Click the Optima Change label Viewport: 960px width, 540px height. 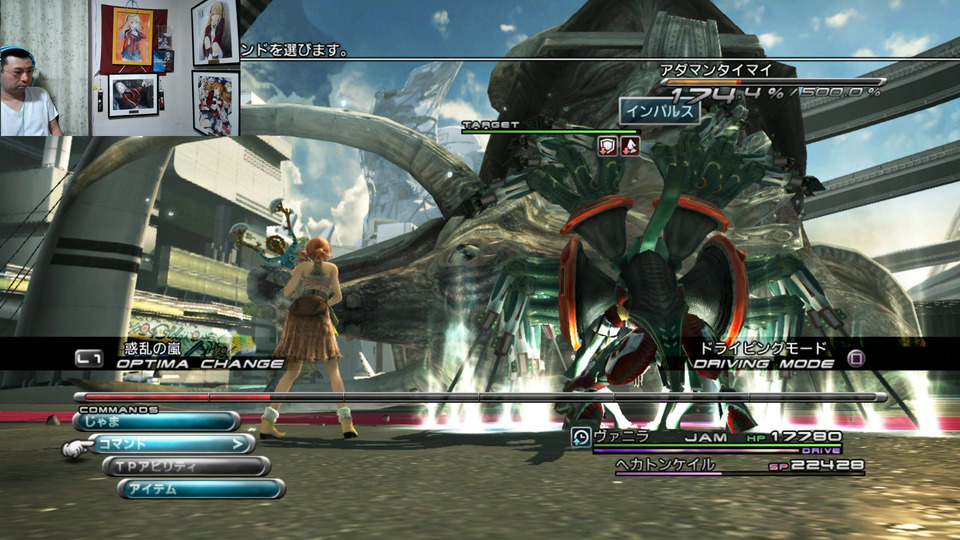pos(199,364)
